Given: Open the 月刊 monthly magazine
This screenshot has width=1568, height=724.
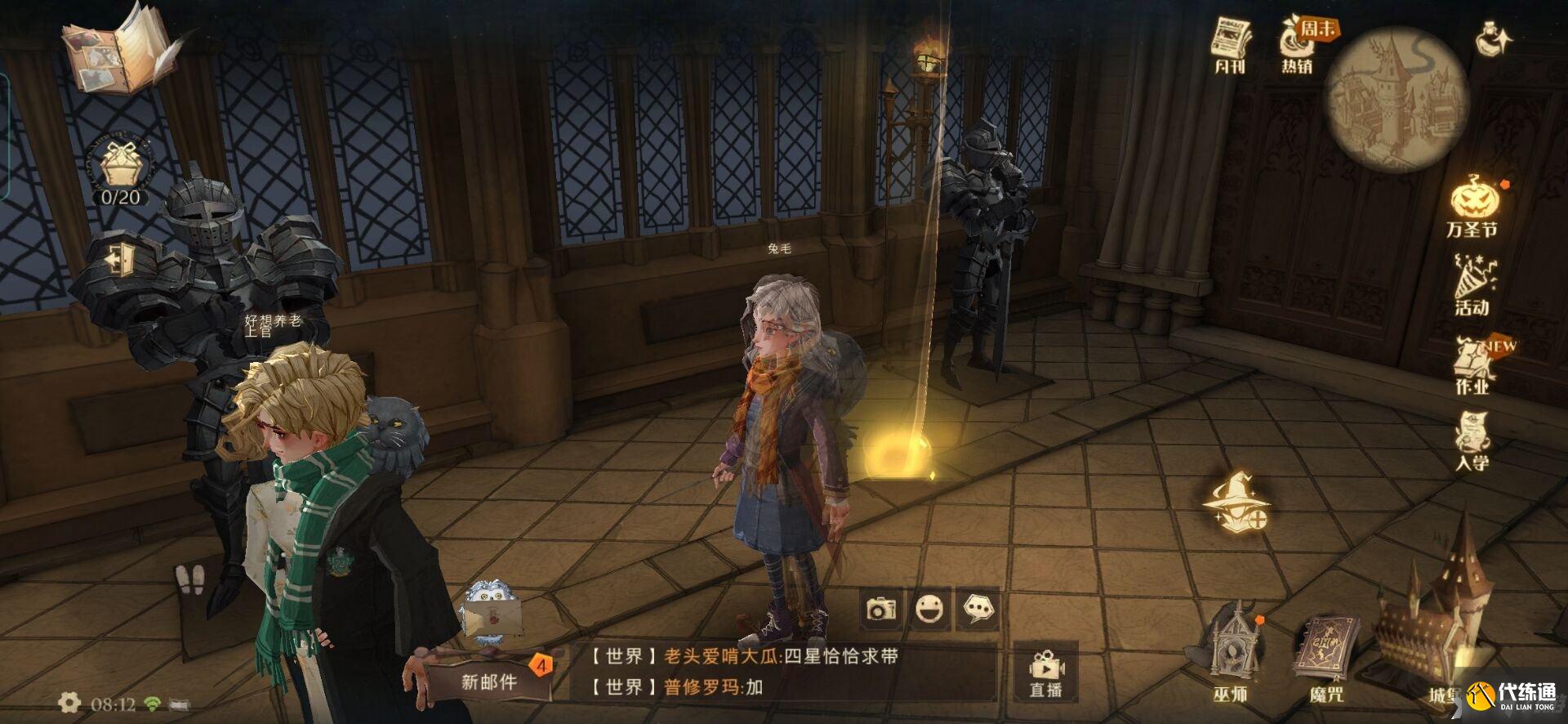Looking at the screenshot, I should point(1231,45).
